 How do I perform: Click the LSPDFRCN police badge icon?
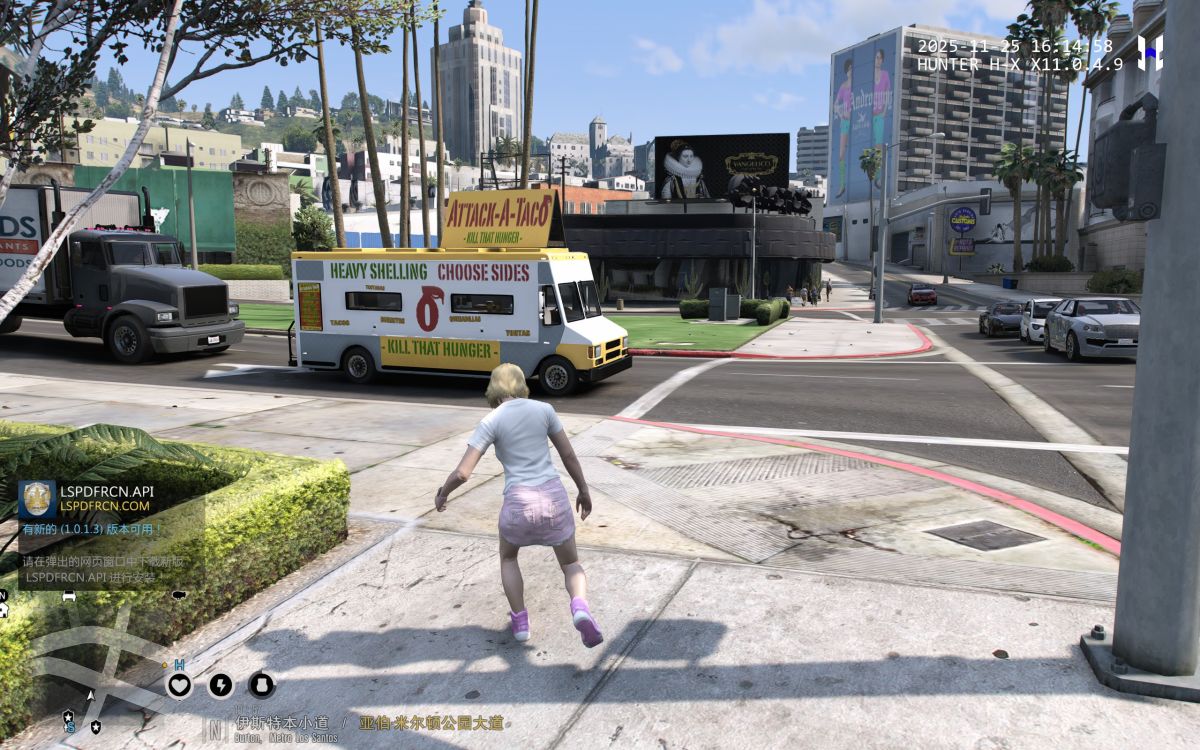[x=37, y=499]
